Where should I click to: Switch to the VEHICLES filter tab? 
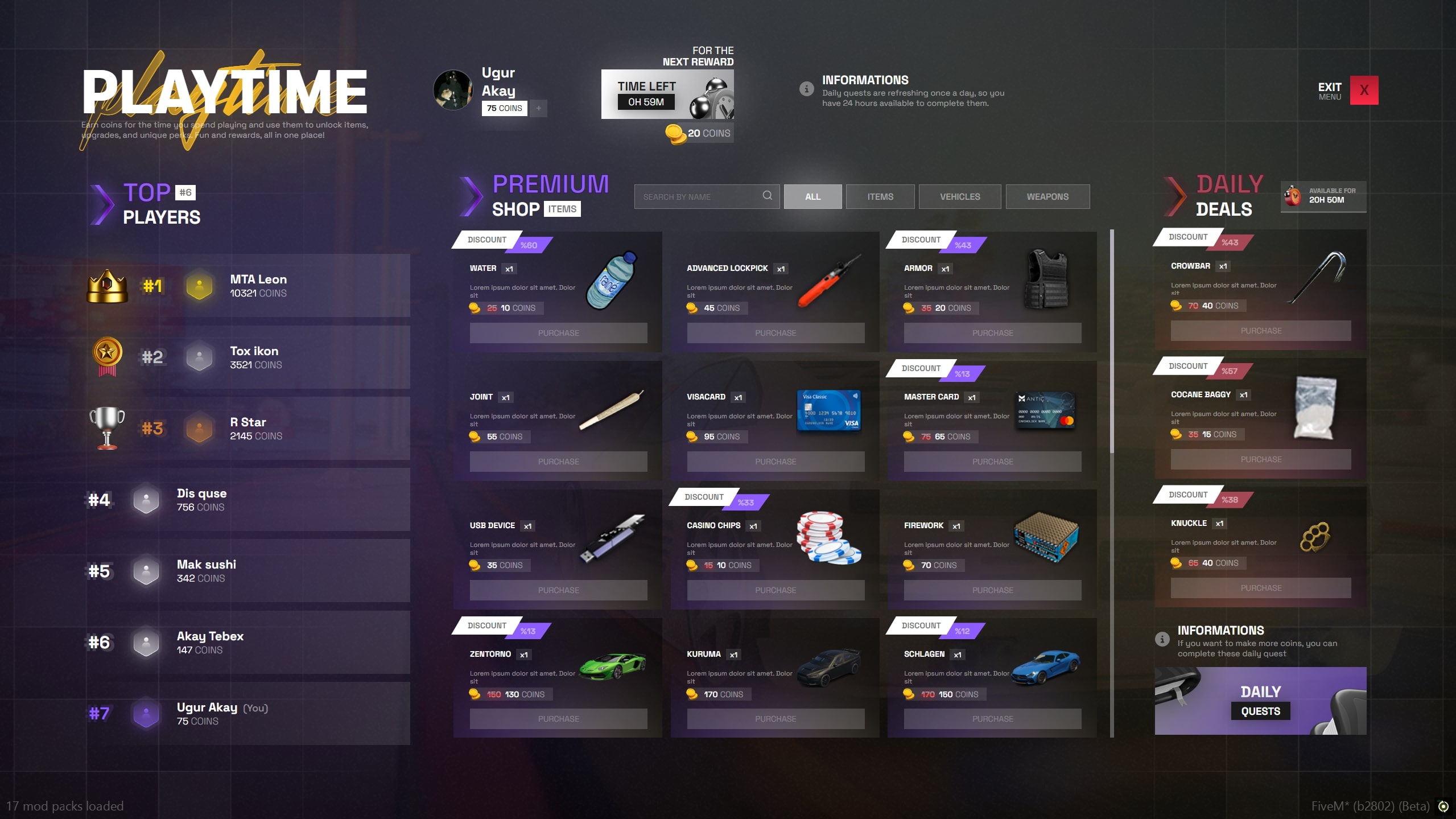pos(959,196)
